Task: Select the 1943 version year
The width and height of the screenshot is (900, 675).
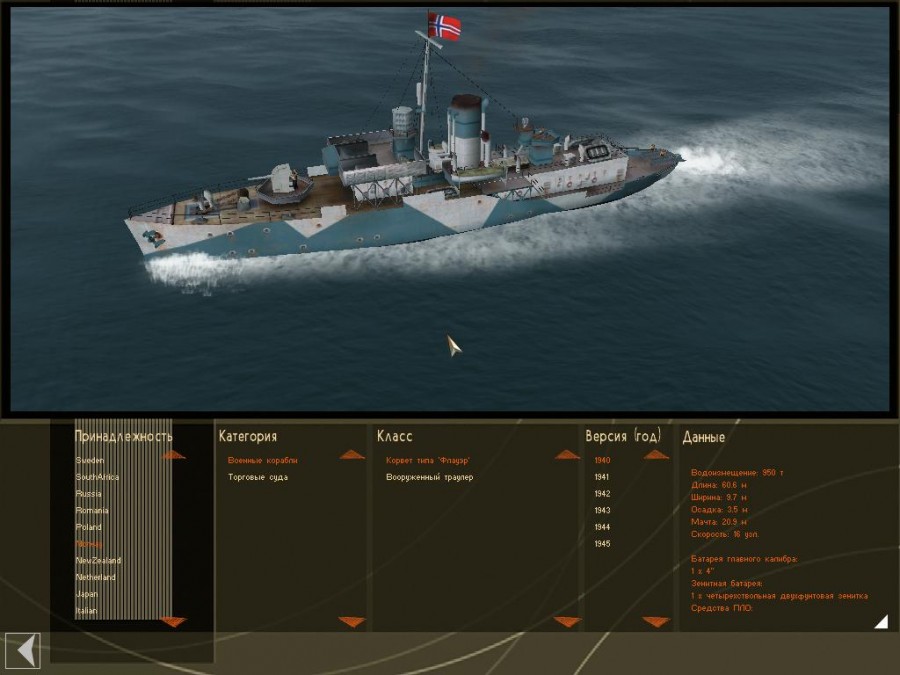Action: tap(602, 511)
